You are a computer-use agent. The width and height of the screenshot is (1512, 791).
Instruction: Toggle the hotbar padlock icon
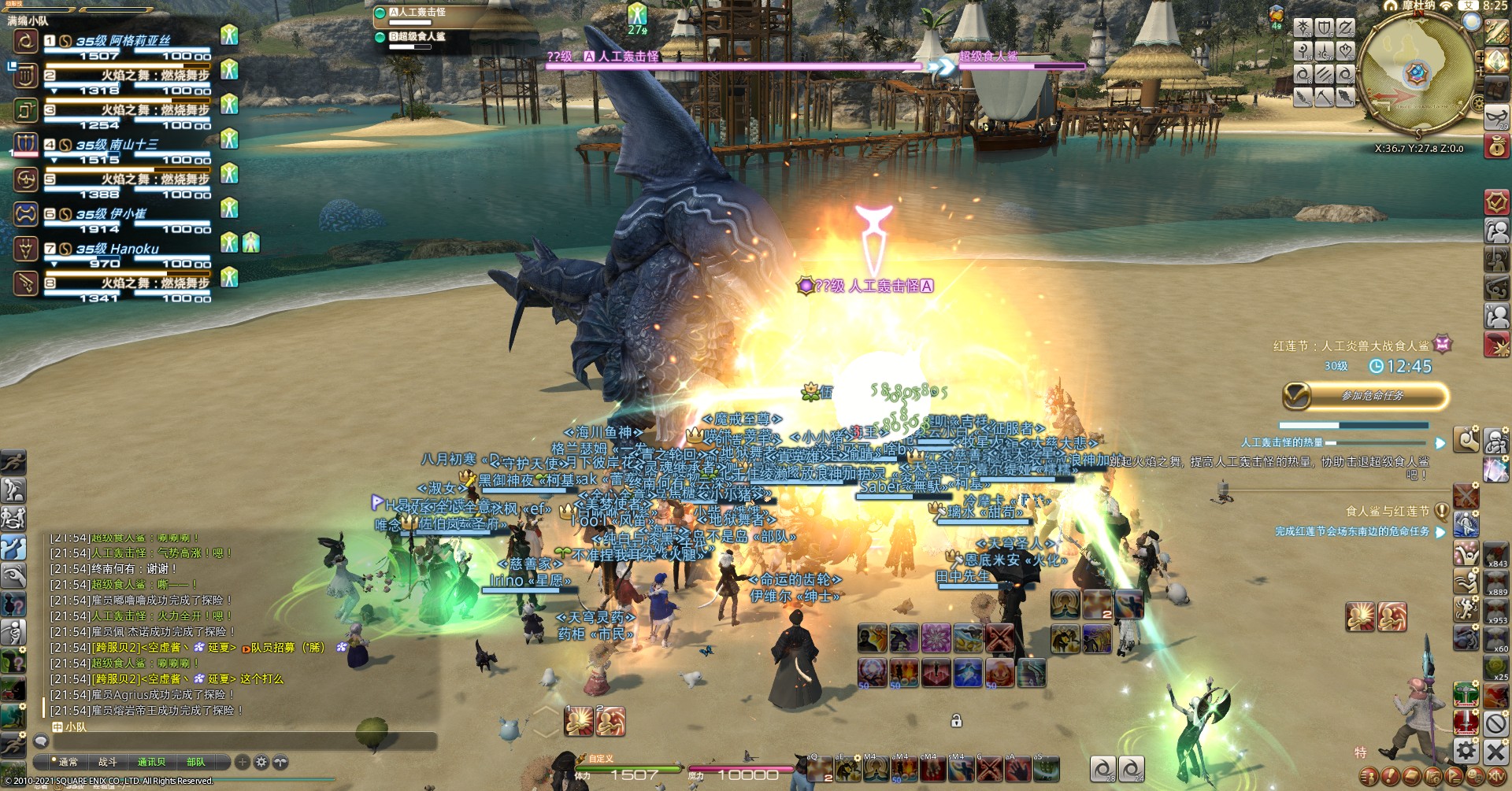[956, 720]
